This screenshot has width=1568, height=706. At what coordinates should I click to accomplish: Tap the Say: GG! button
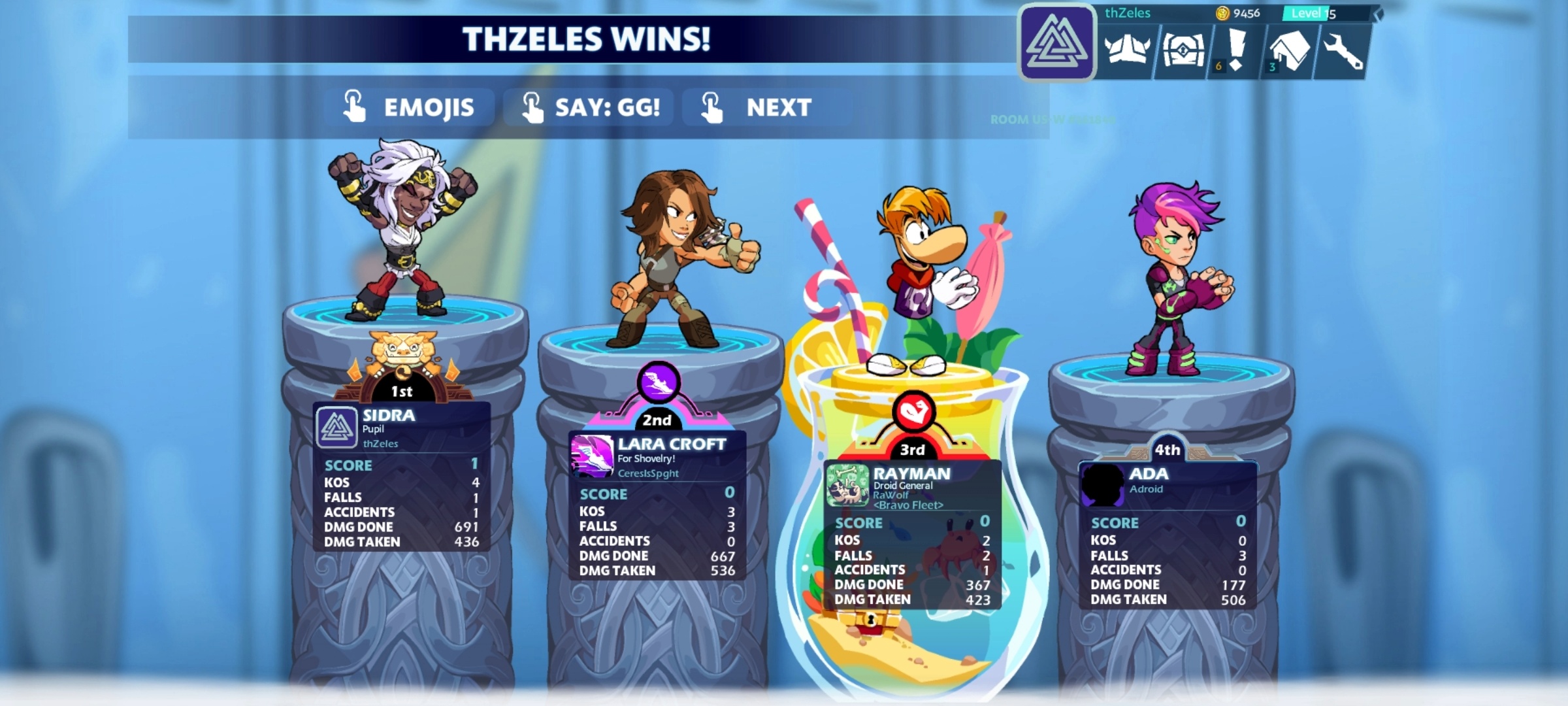pyautogui.click(x=590, y=107)
